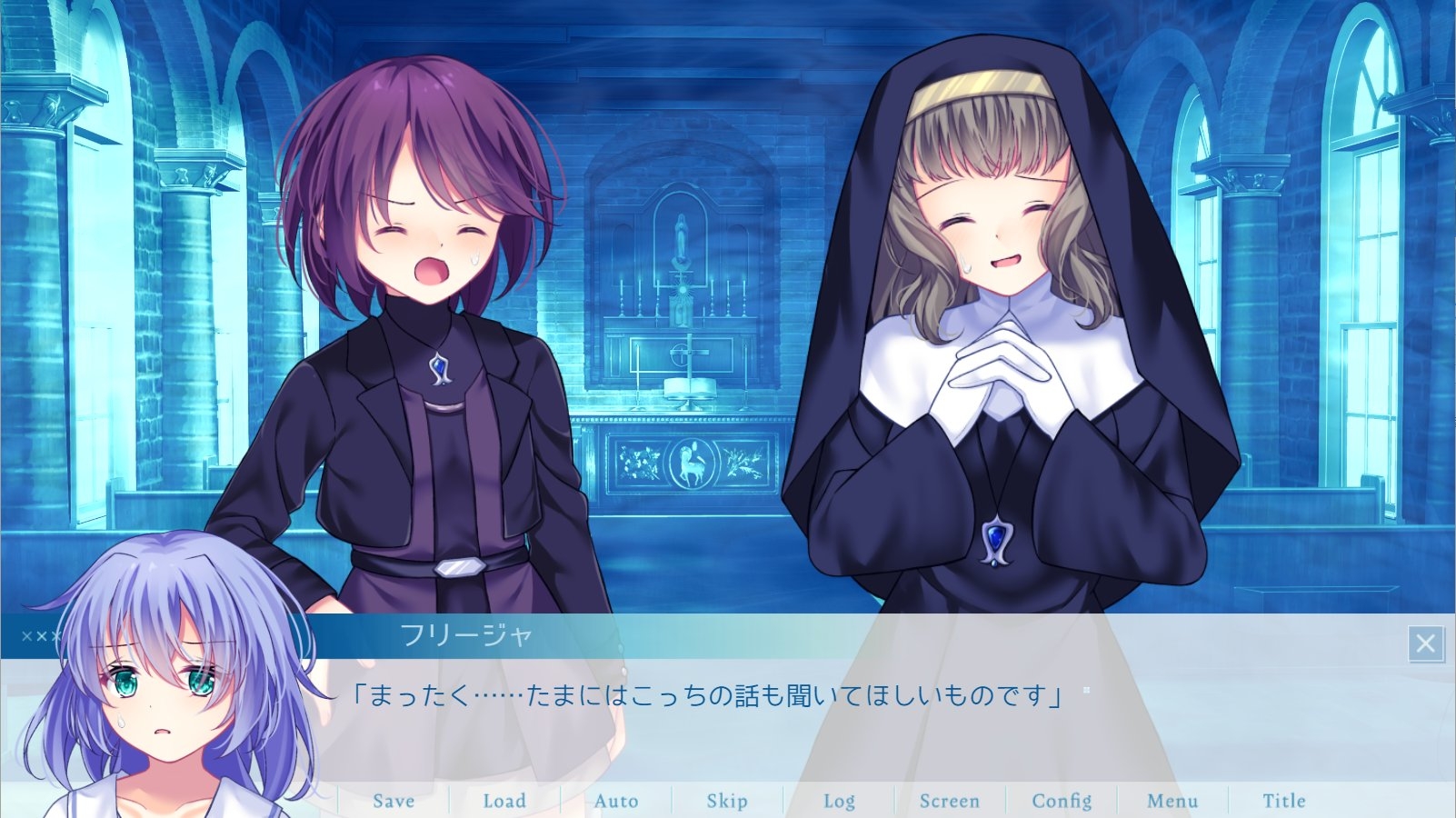Activate Skip mode

point(727,801)
